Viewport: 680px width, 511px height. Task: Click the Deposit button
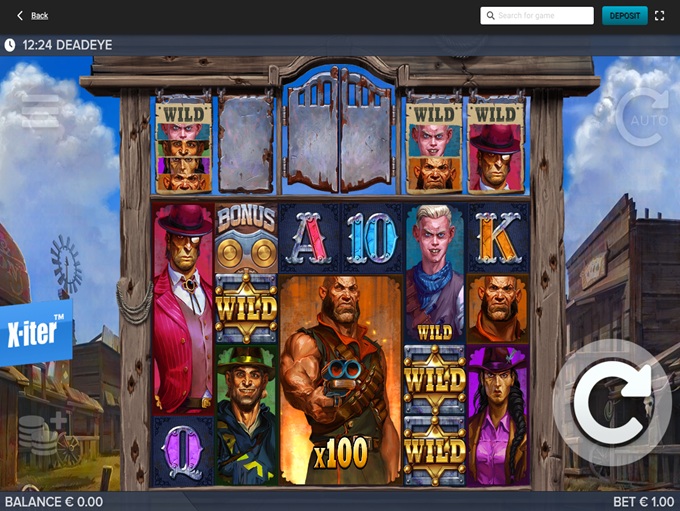tap(624, 16)
